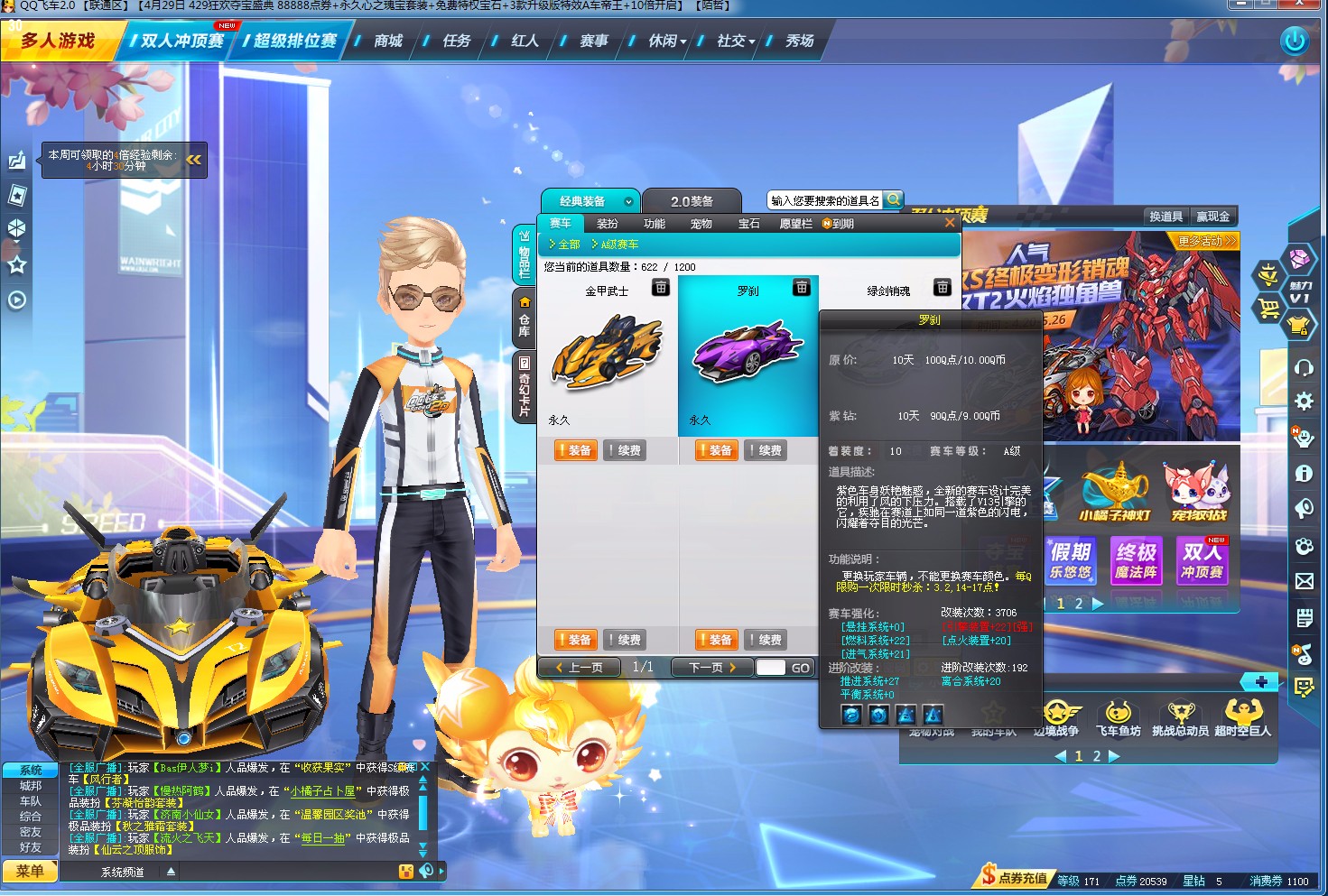The image size is (1328, 896).
Task: Click the headset customer service icon
Action: 1304,367
